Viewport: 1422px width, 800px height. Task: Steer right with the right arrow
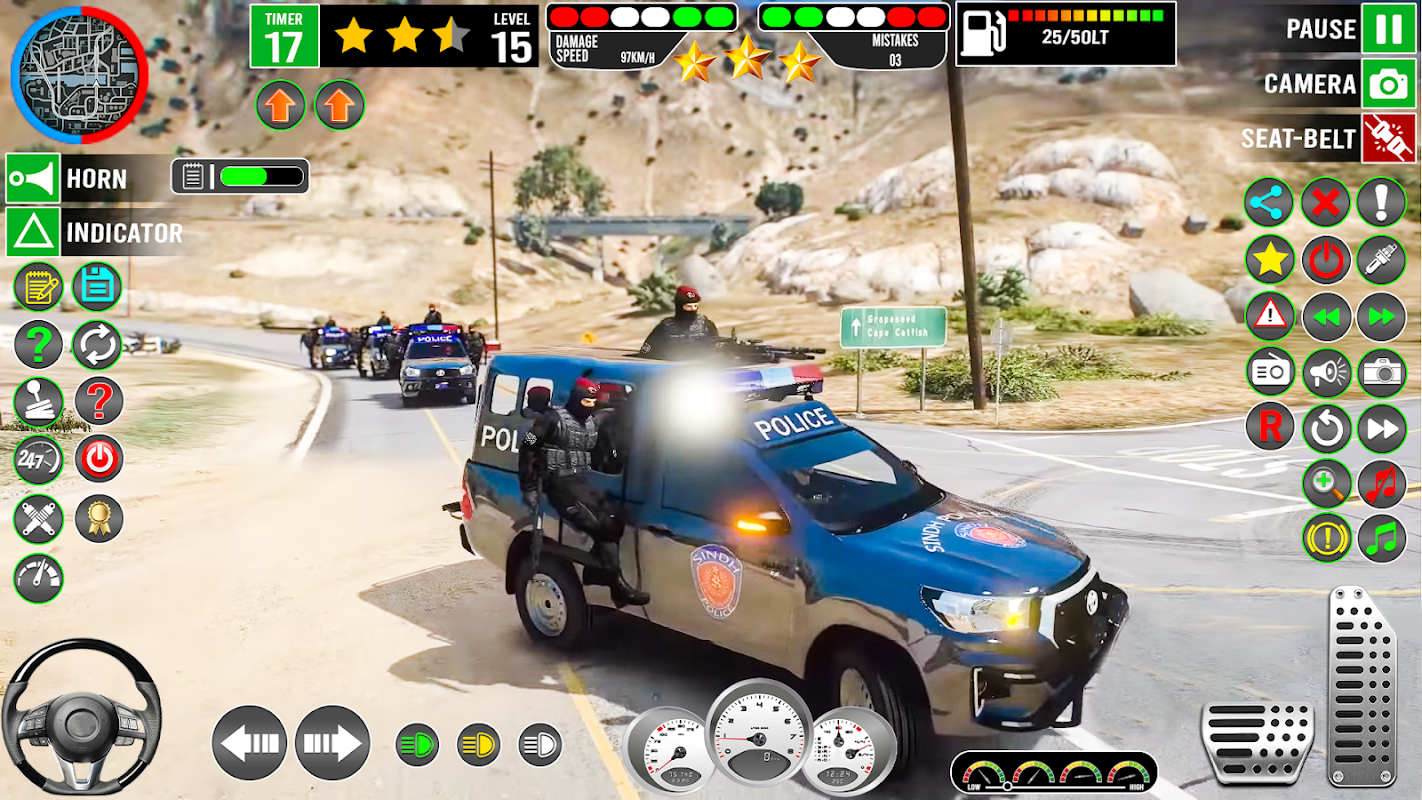pos(332,743)
